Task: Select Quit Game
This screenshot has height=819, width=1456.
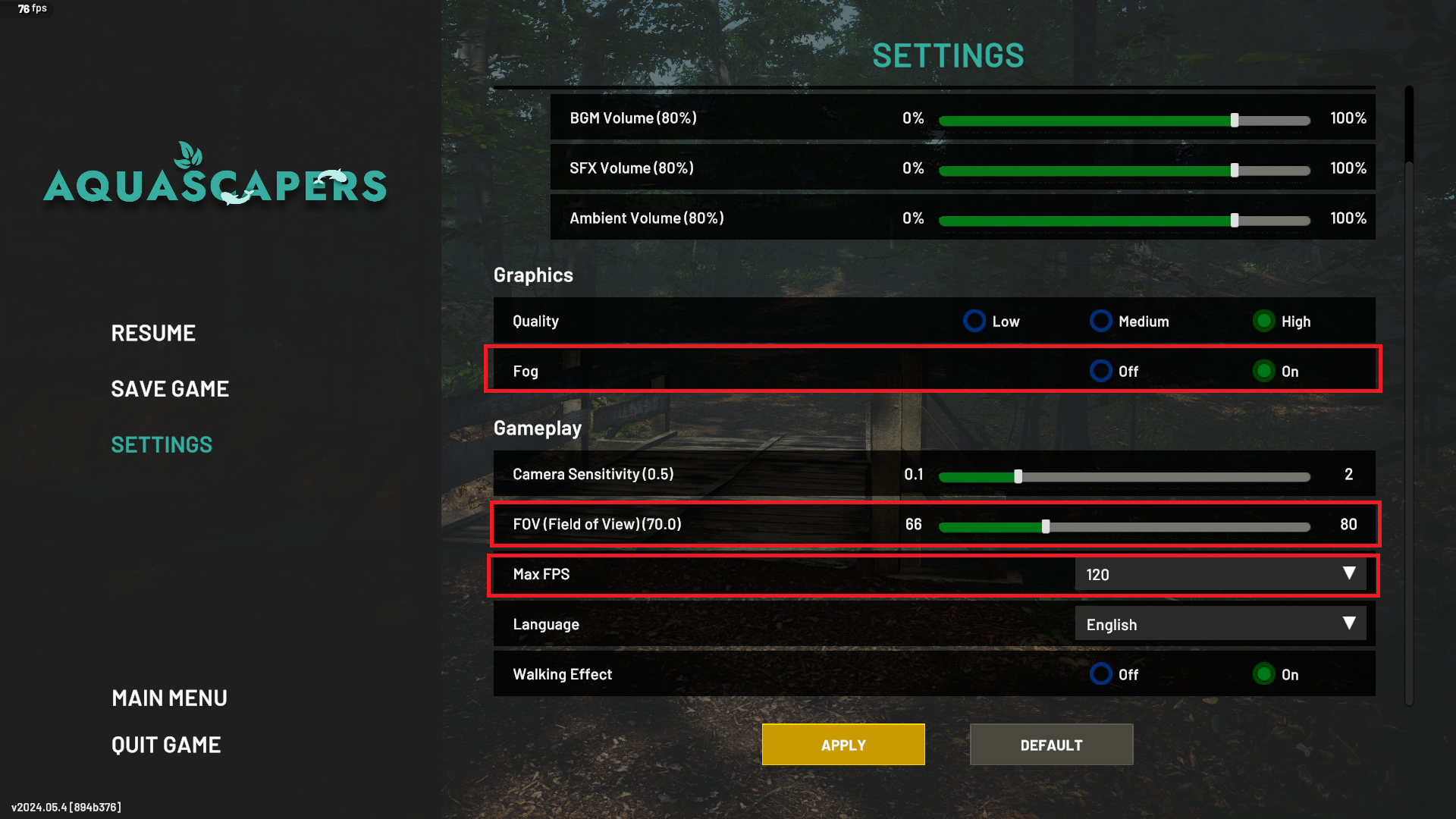Action: click(x=166, y=744)
